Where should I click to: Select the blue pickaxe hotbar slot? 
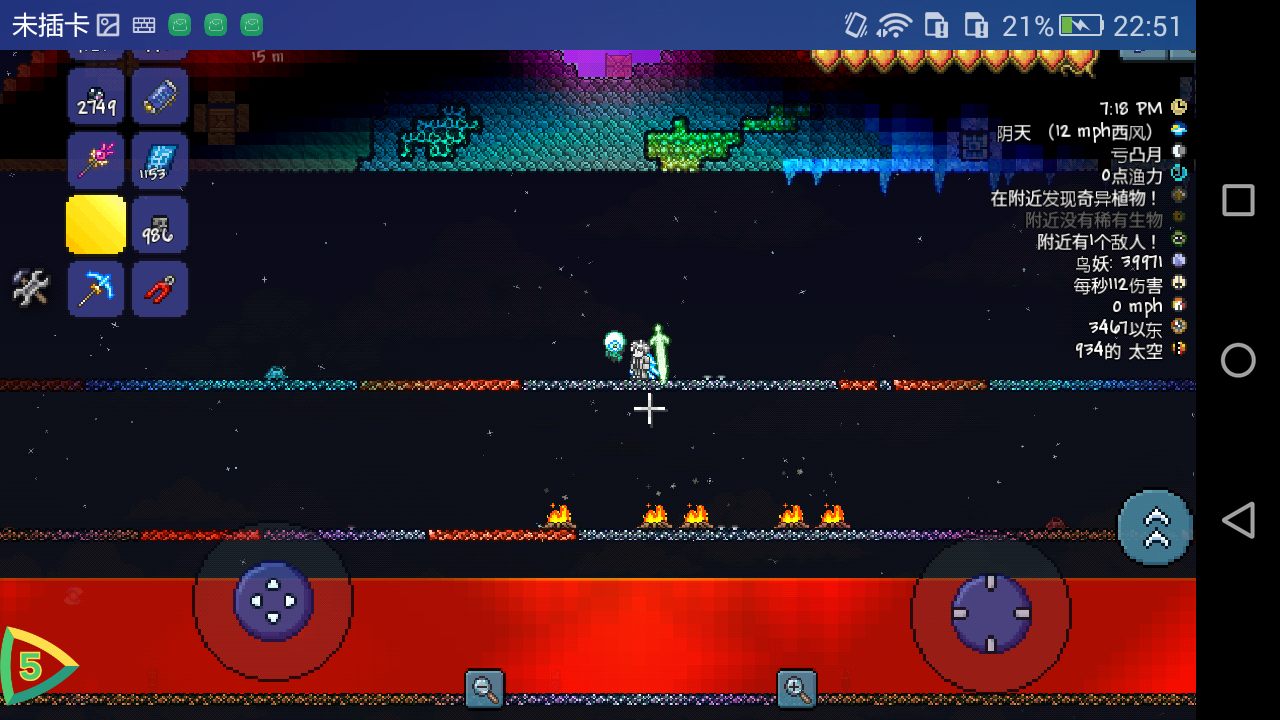[96, 289]
